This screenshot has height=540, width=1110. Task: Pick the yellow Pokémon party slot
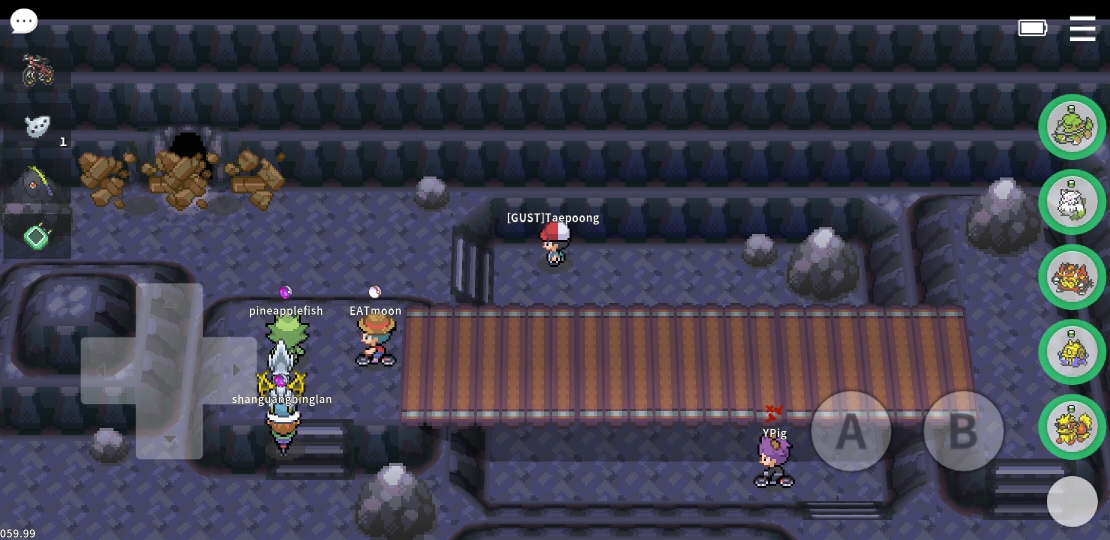(1072, 352)
